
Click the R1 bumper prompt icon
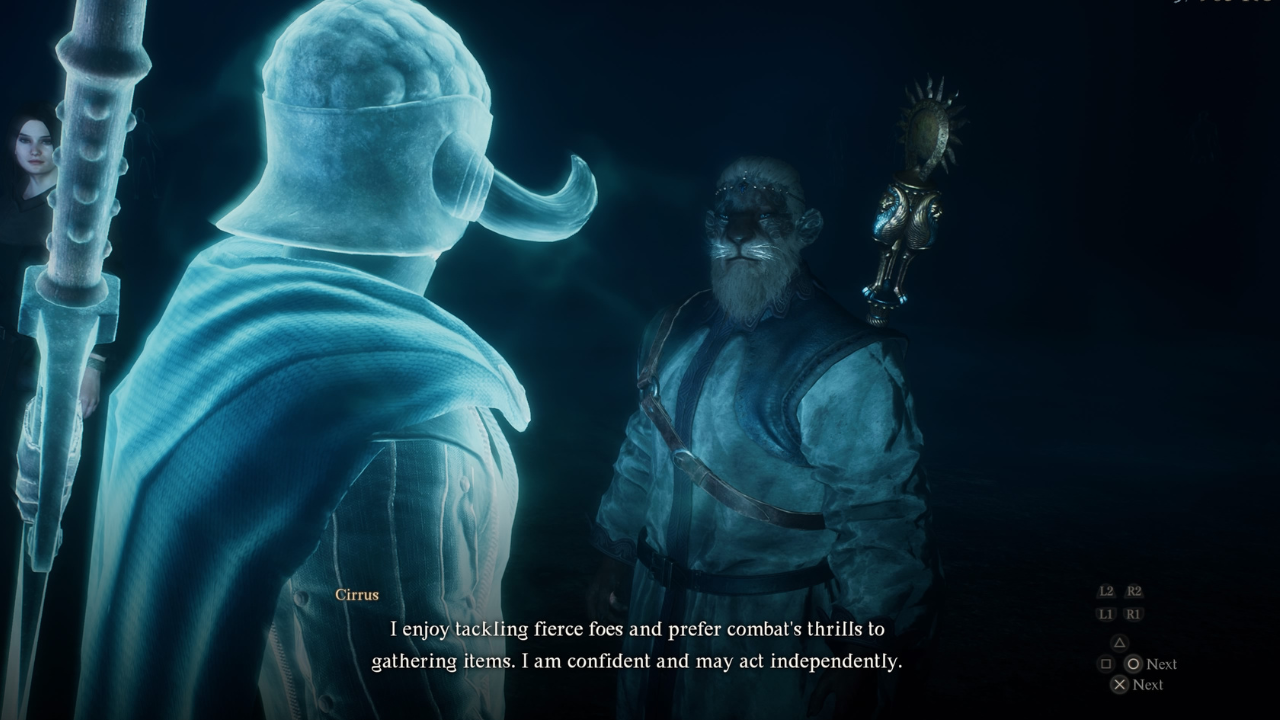1134,614
